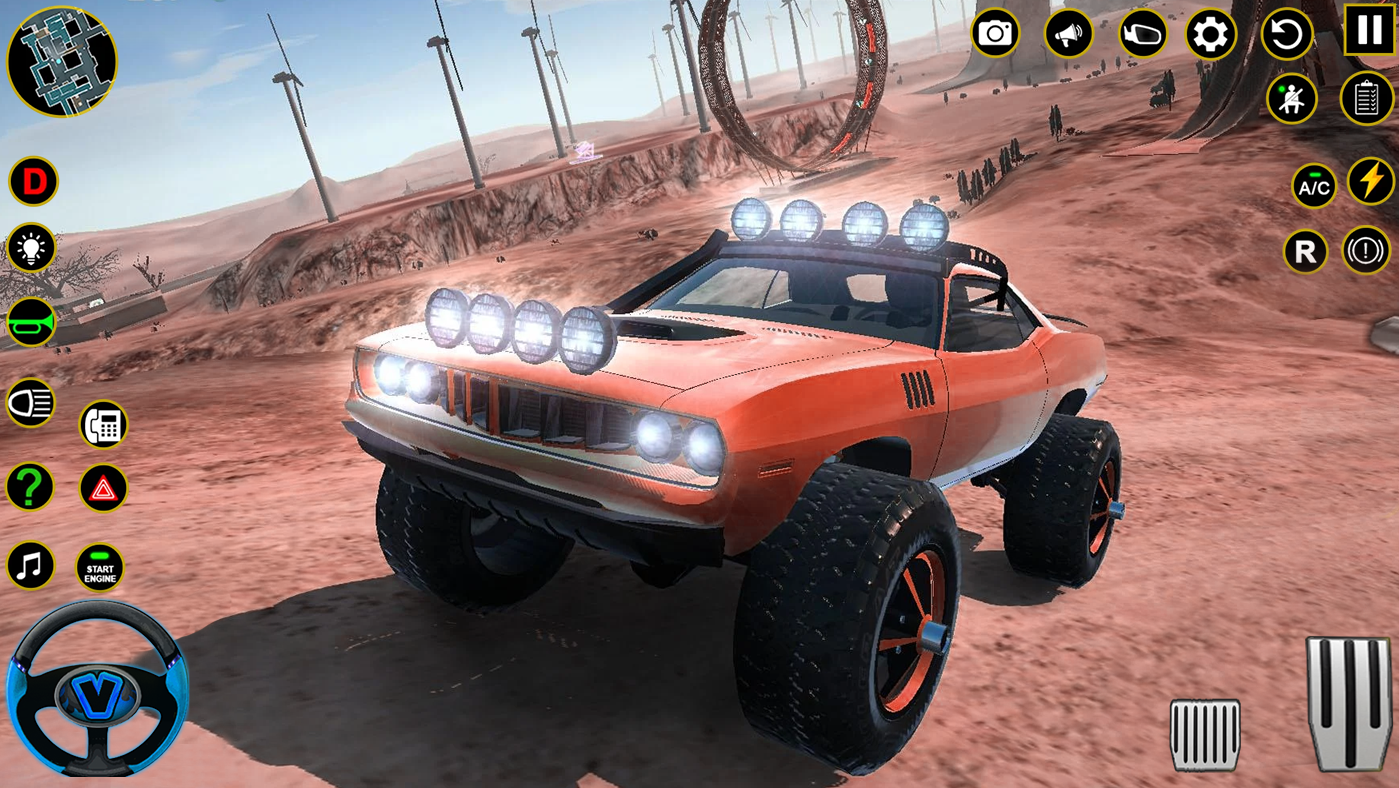Toggle the A/C on
This screenshot has width=1399, height=788.
[1314, 185]
